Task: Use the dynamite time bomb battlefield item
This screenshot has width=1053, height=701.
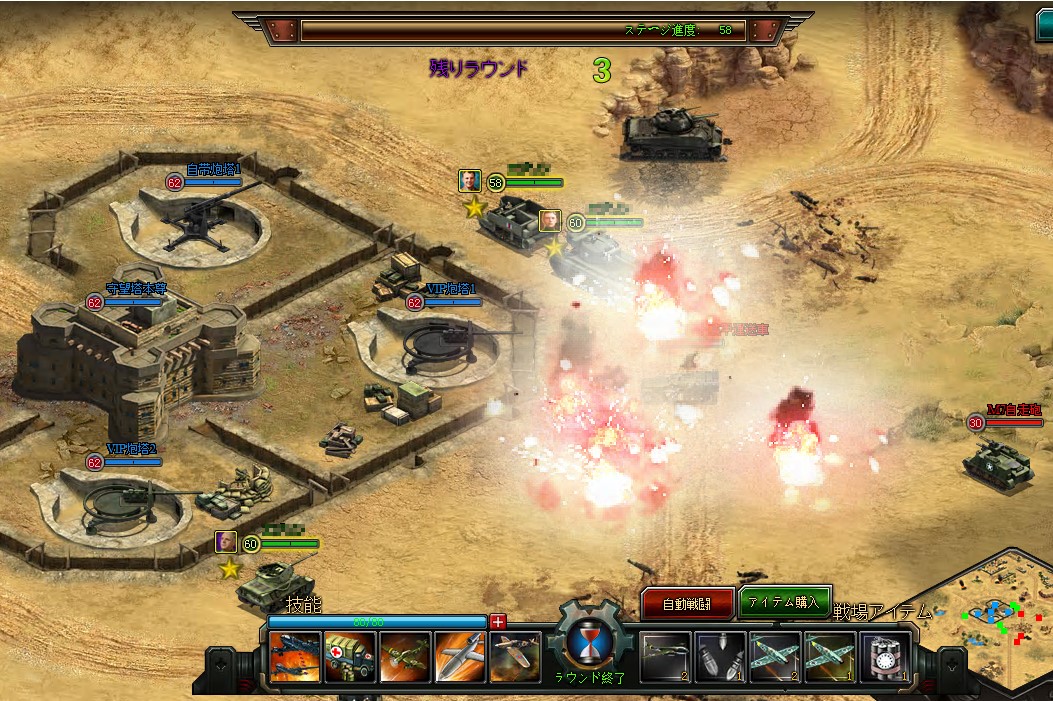Action: [x=885, y=657]
